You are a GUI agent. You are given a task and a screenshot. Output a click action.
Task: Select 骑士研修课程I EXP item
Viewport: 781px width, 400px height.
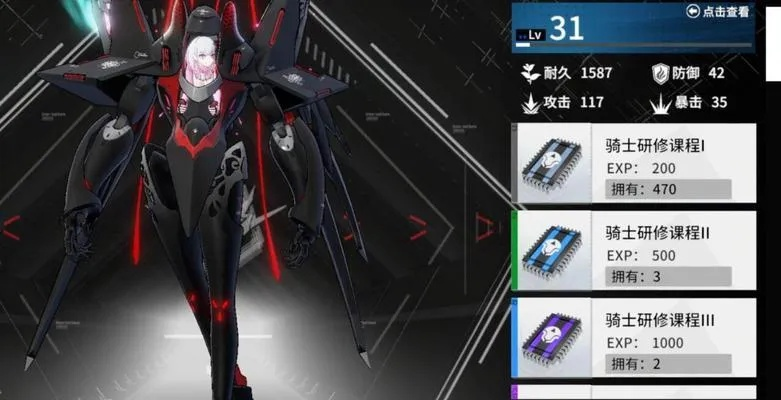pyautogui.click(x=634, y=166)
